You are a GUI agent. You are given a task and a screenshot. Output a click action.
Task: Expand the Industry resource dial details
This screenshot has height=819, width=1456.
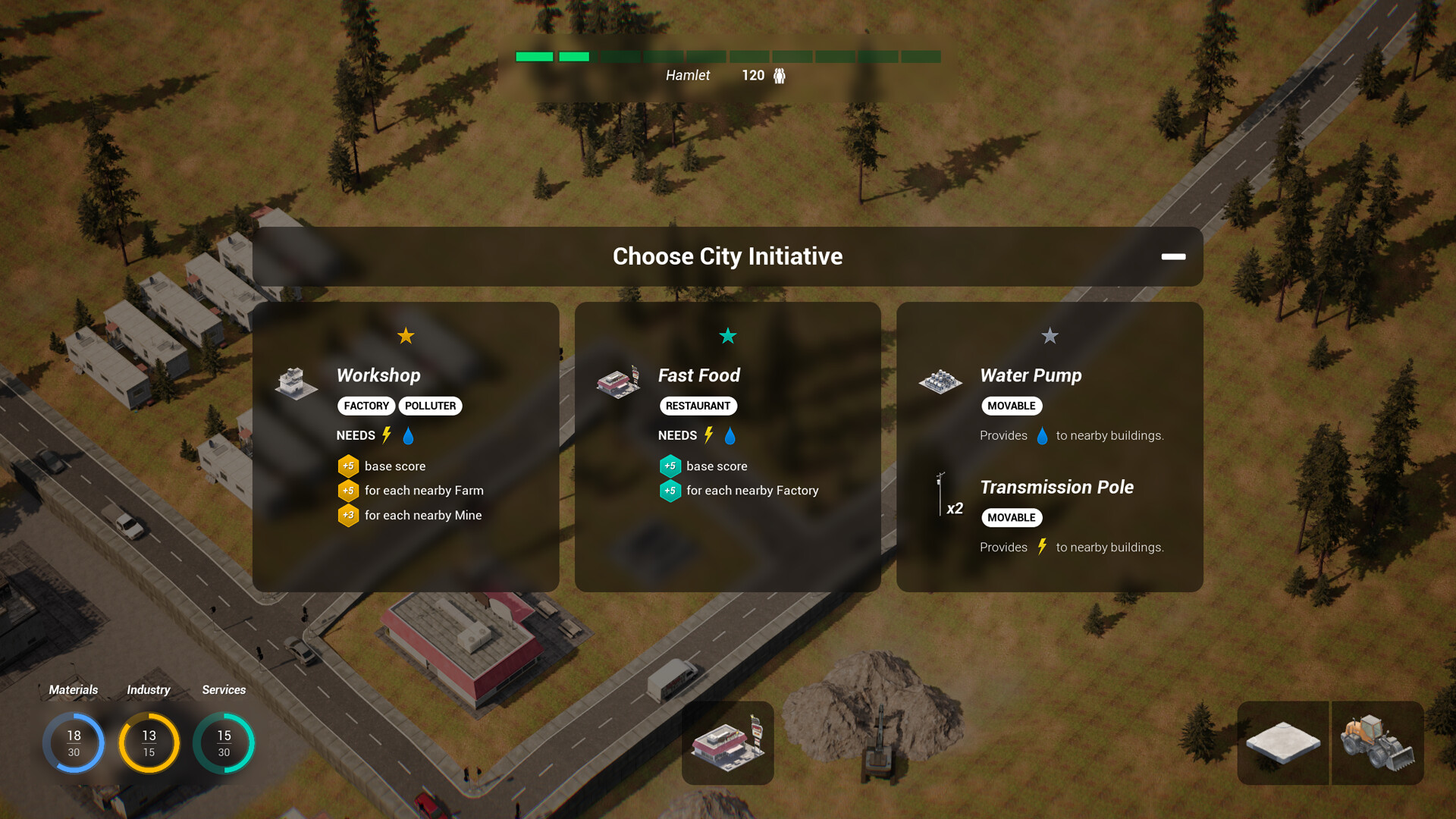point(149,742)
